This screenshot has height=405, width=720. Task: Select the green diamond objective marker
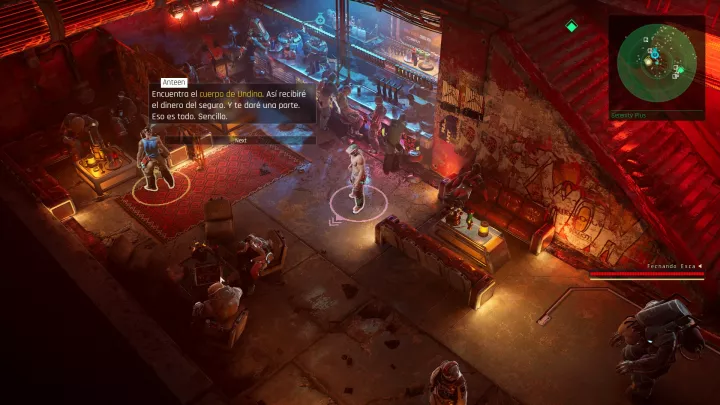point(572,26)
